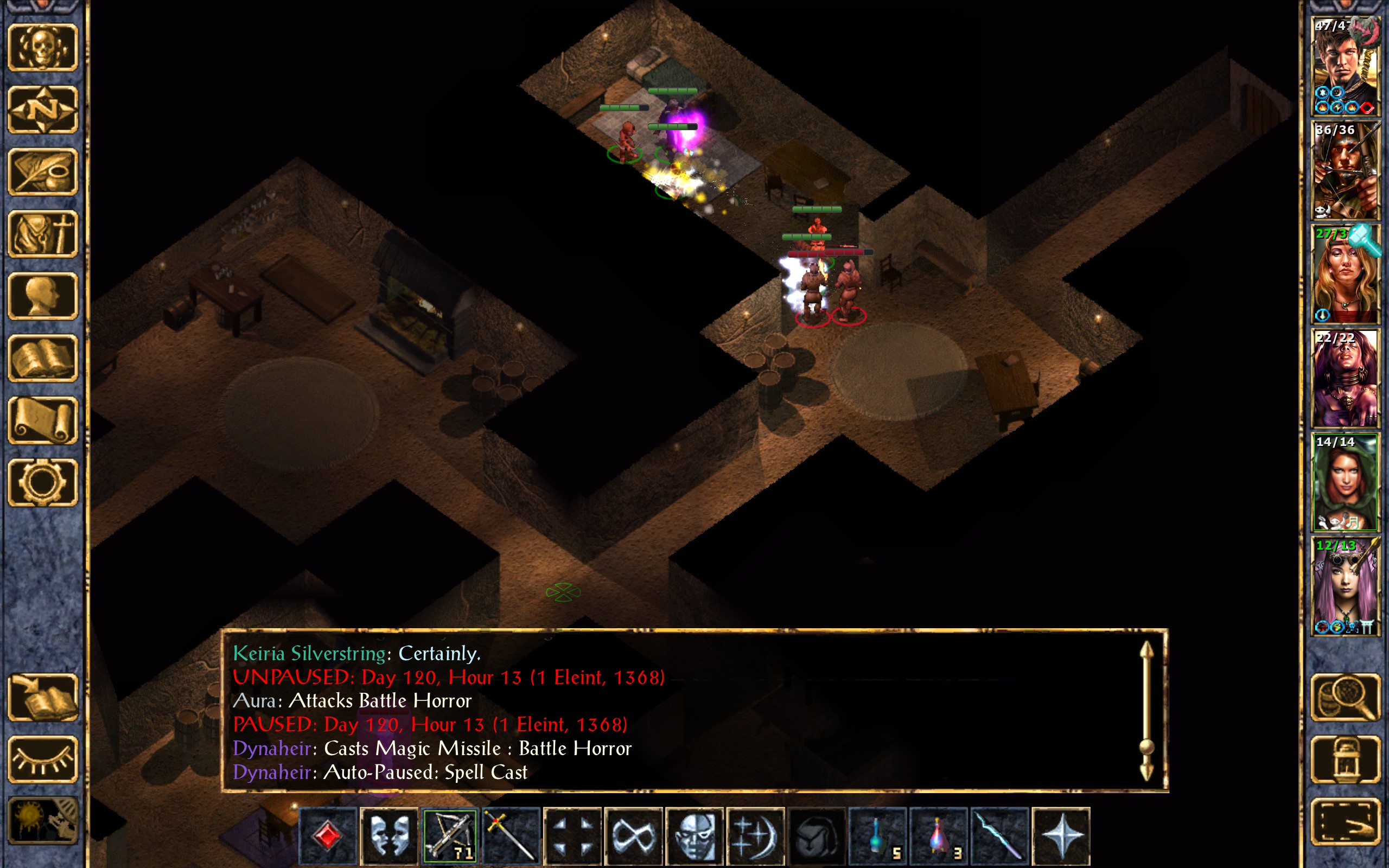Toggle the closed-eye hide interface button
The width and height of the screenshot is (1389, 868).
tap(42, 759)
